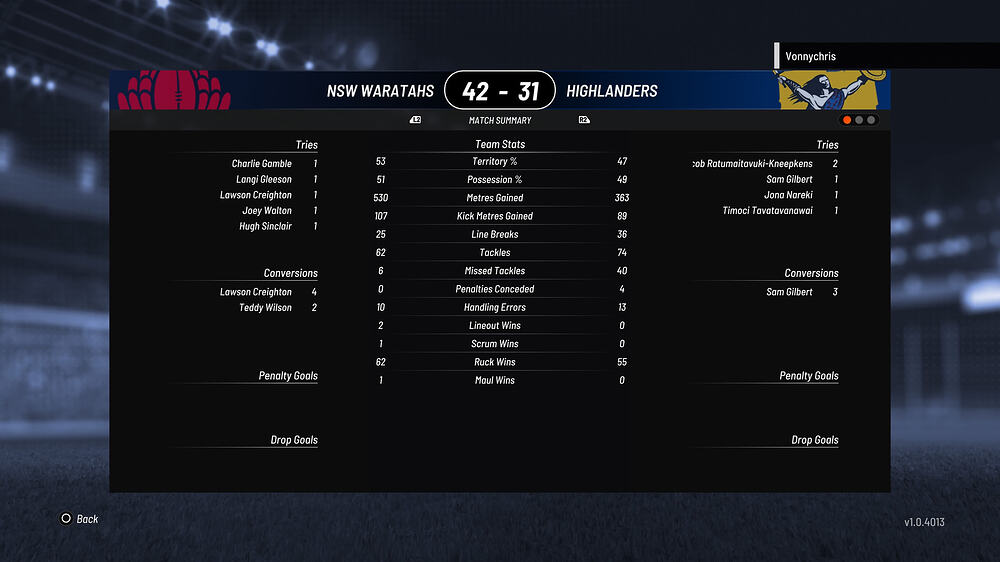Viewport: 1000px width, 562px height.
Task: Go back using the Back button
Action: [x=79, y=519]
